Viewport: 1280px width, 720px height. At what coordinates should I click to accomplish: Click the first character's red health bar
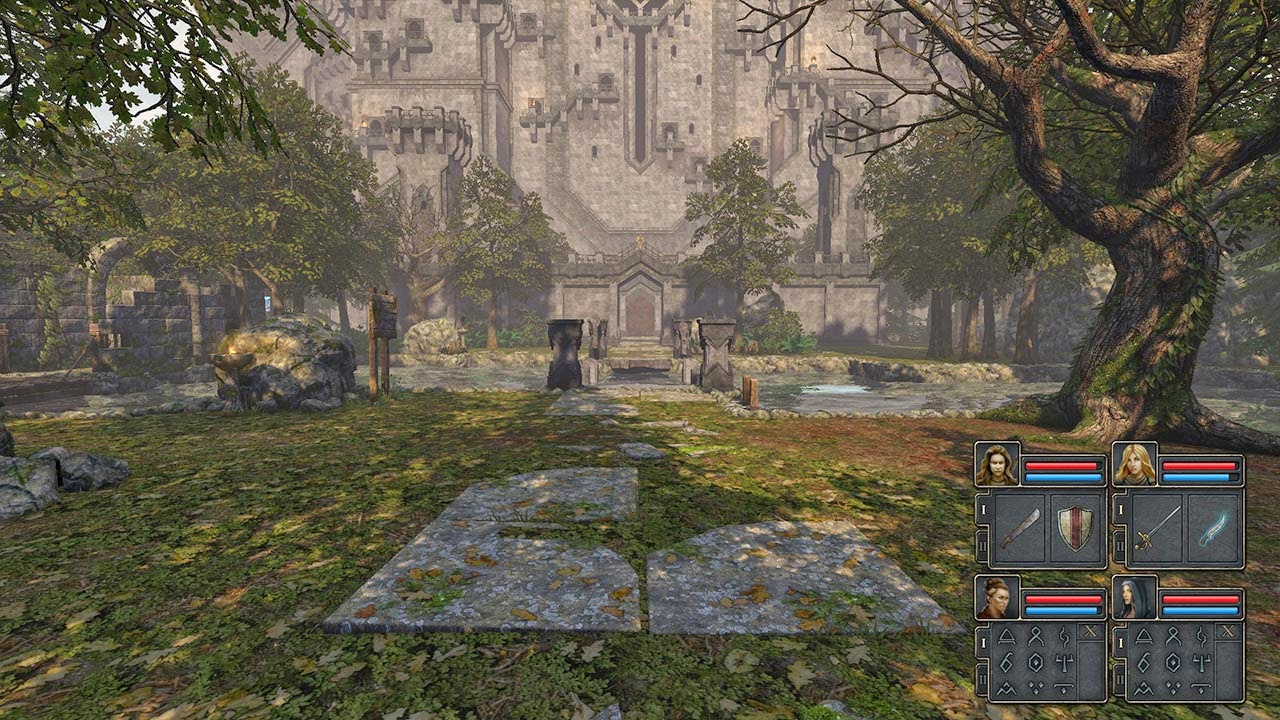[1062, 464]
